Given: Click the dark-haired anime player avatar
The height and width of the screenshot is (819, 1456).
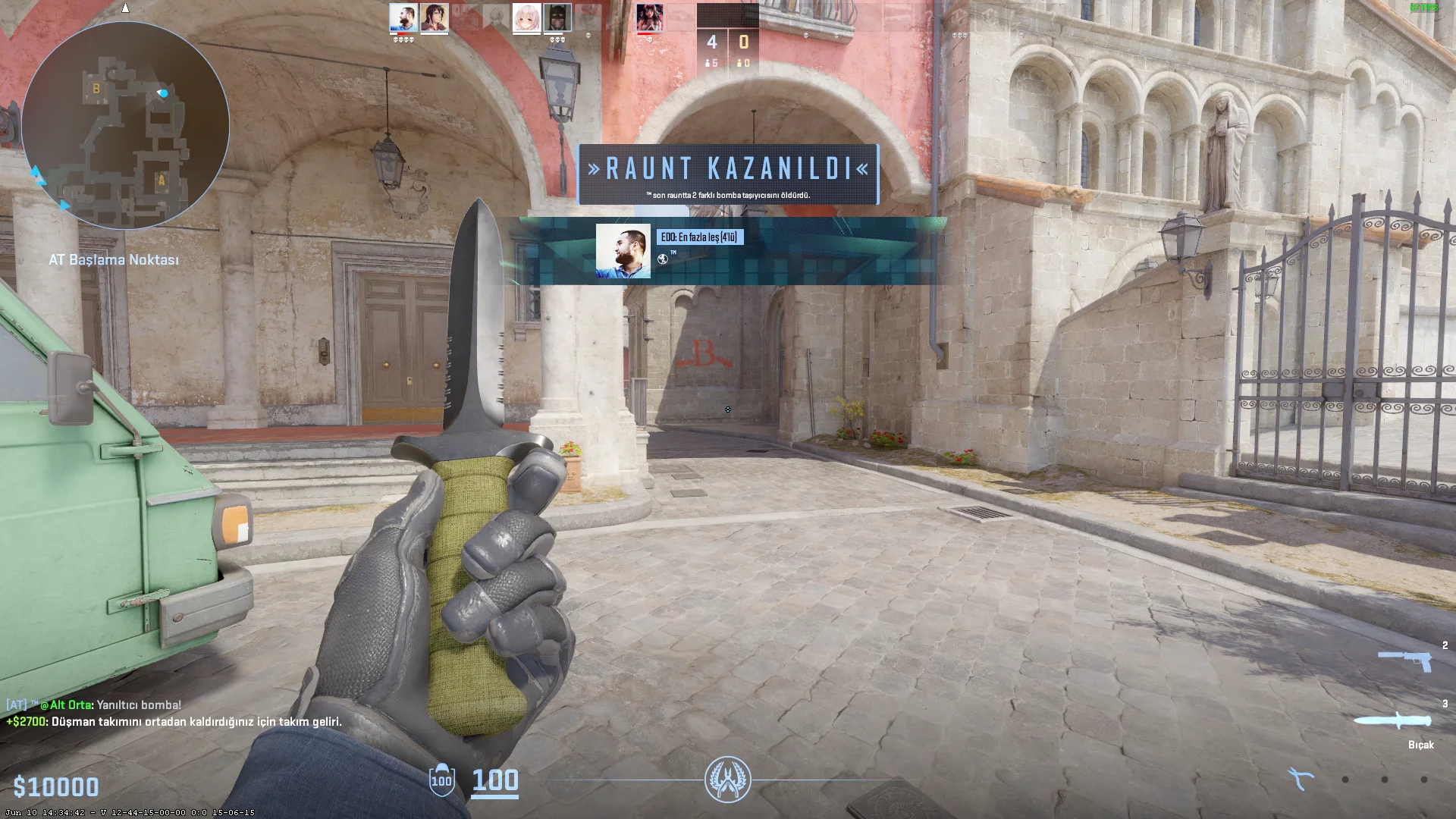Looking at the screenshot, I should [x=435, y=17].
